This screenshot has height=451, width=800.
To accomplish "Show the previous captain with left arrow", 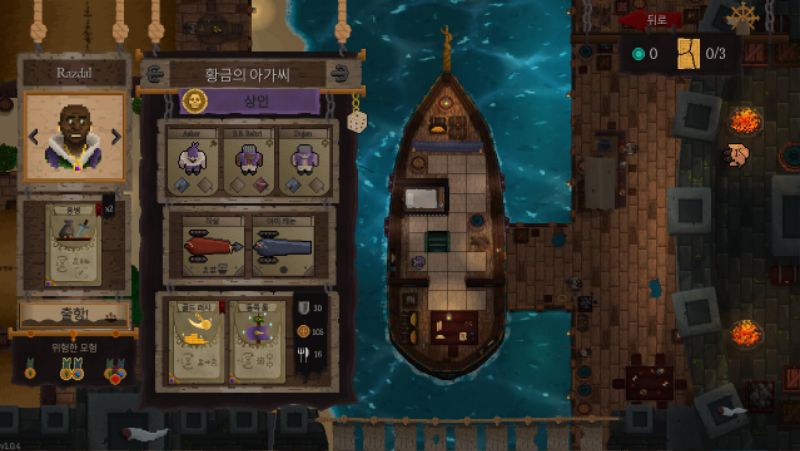I will pyautogui.click(x=34, y=136).
